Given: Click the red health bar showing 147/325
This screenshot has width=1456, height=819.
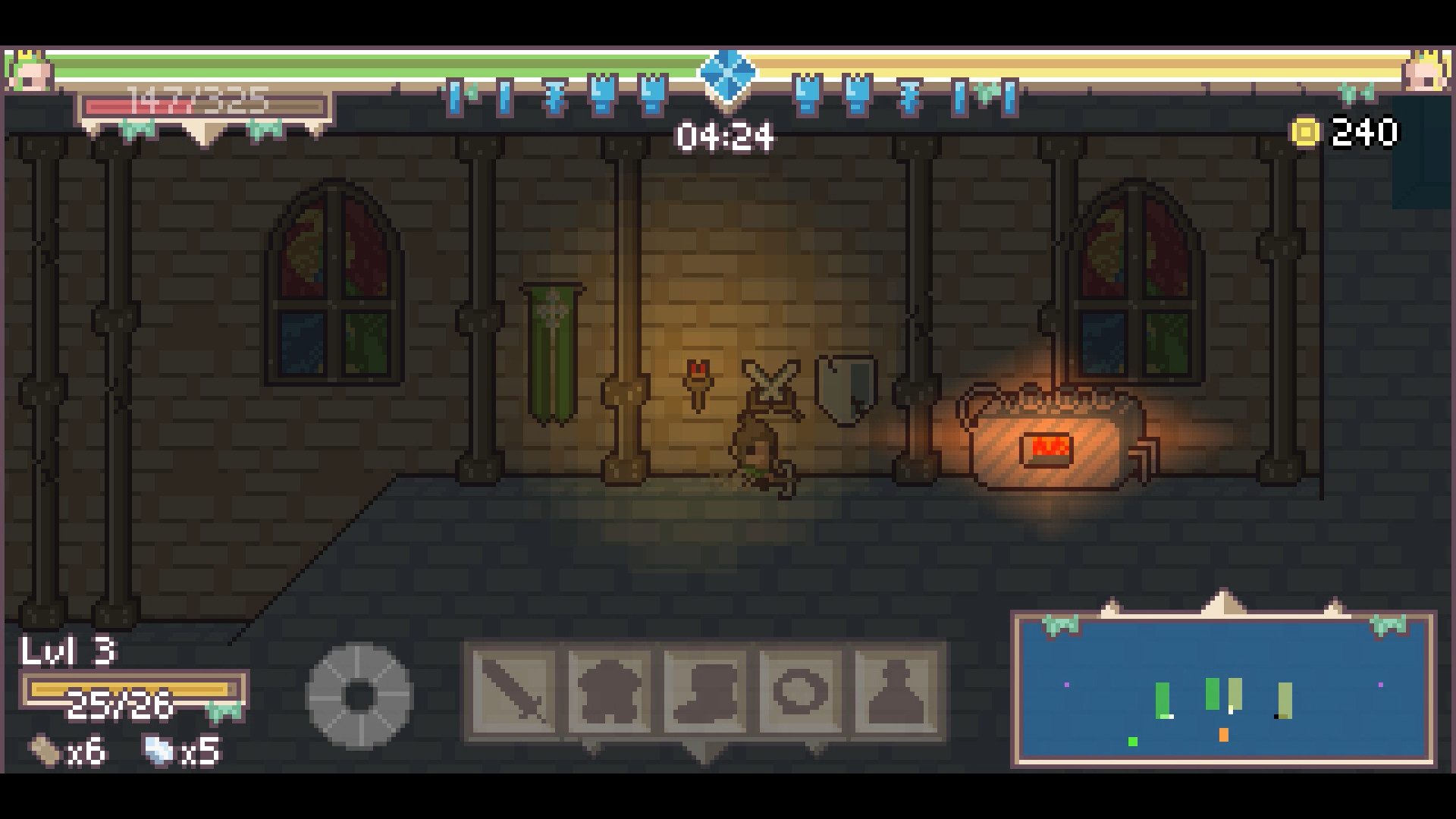Looking at the screenshot, I should [201, 106].
